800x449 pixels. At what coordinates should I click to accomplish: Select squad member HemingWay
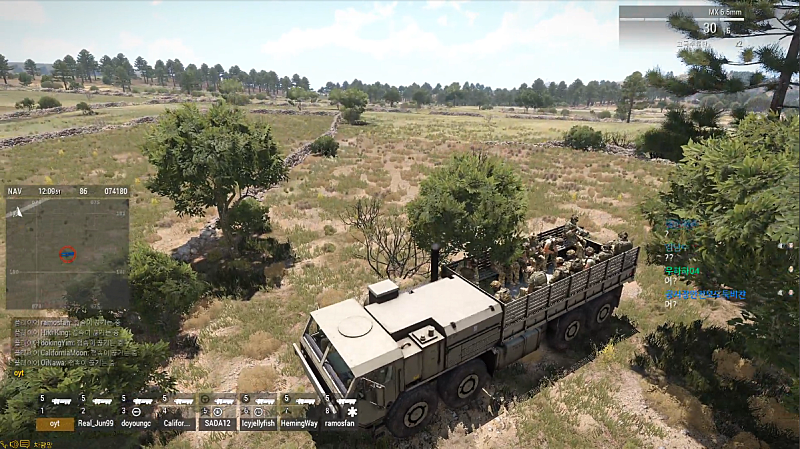[x=298, y=423]
